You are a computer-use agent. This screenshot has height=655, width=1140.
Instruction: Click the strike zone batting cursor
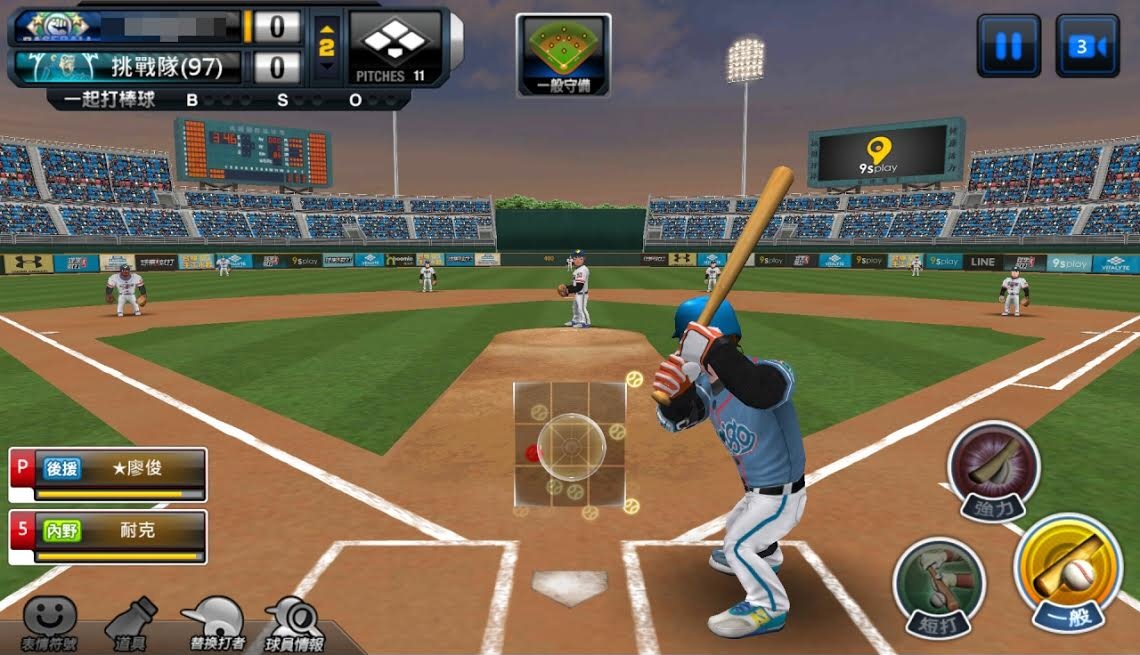(571, 445)
